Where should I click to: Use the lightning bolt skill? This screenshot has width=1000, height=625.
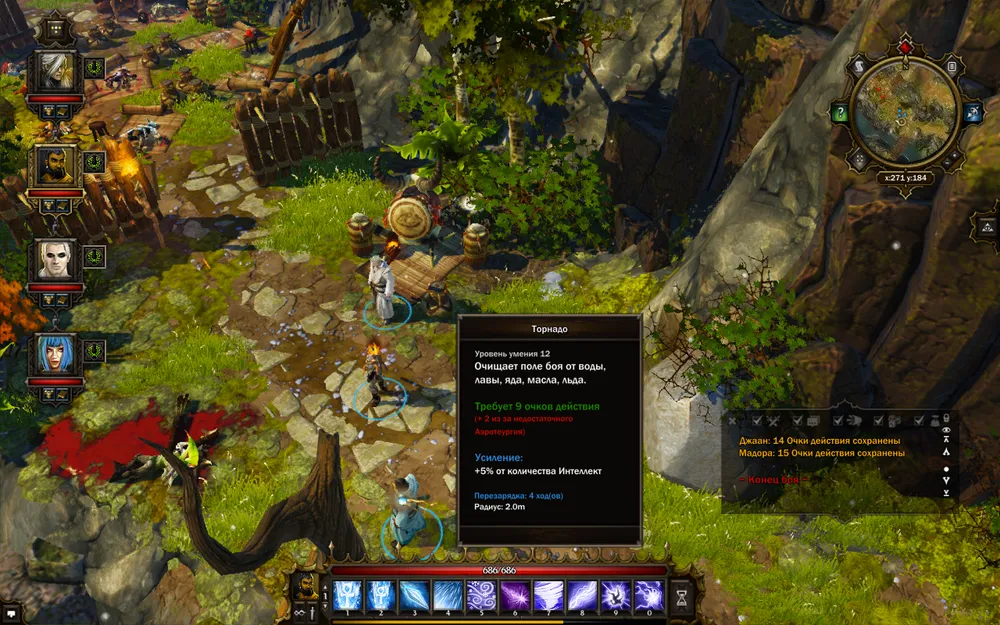click(582, 595)
